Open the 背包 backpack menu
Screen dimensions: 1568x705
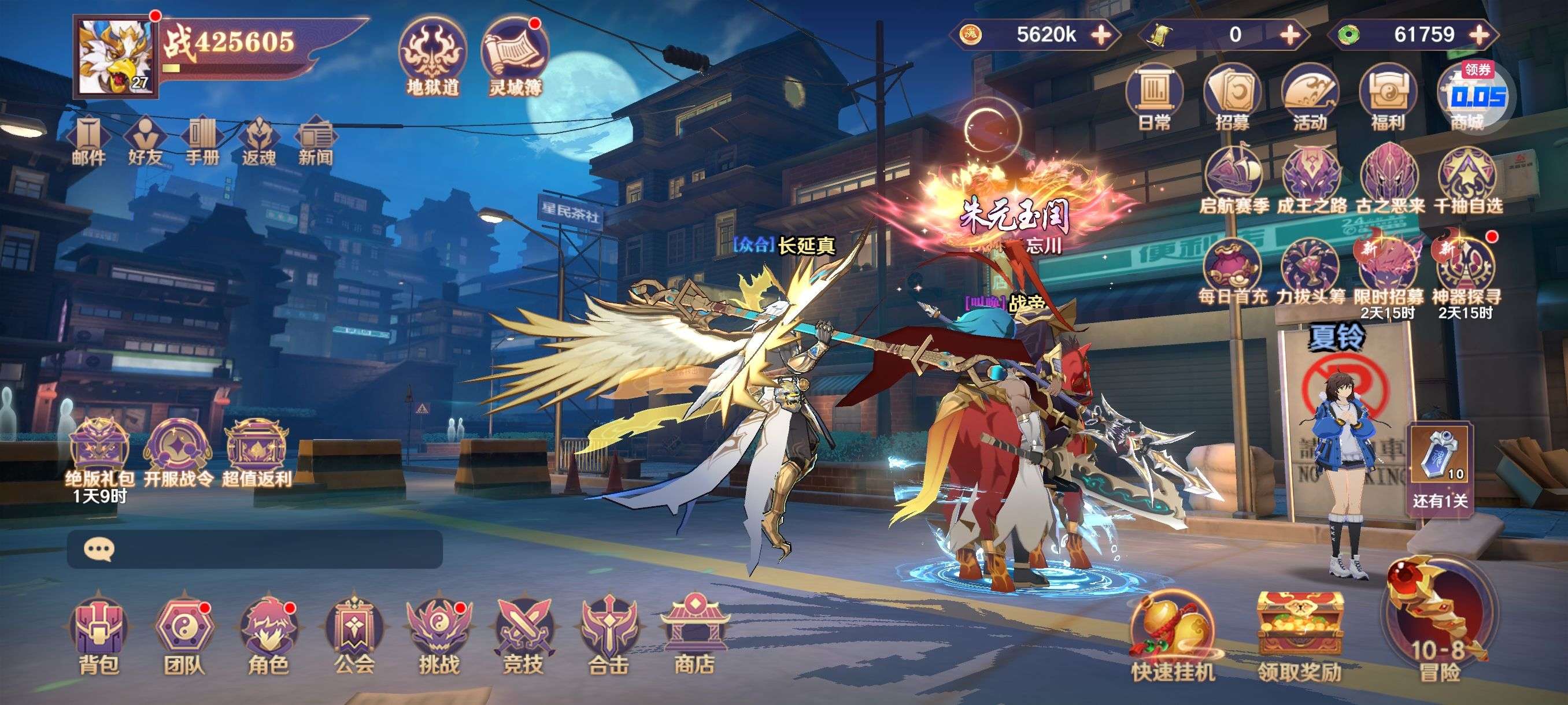coord(99,636)
